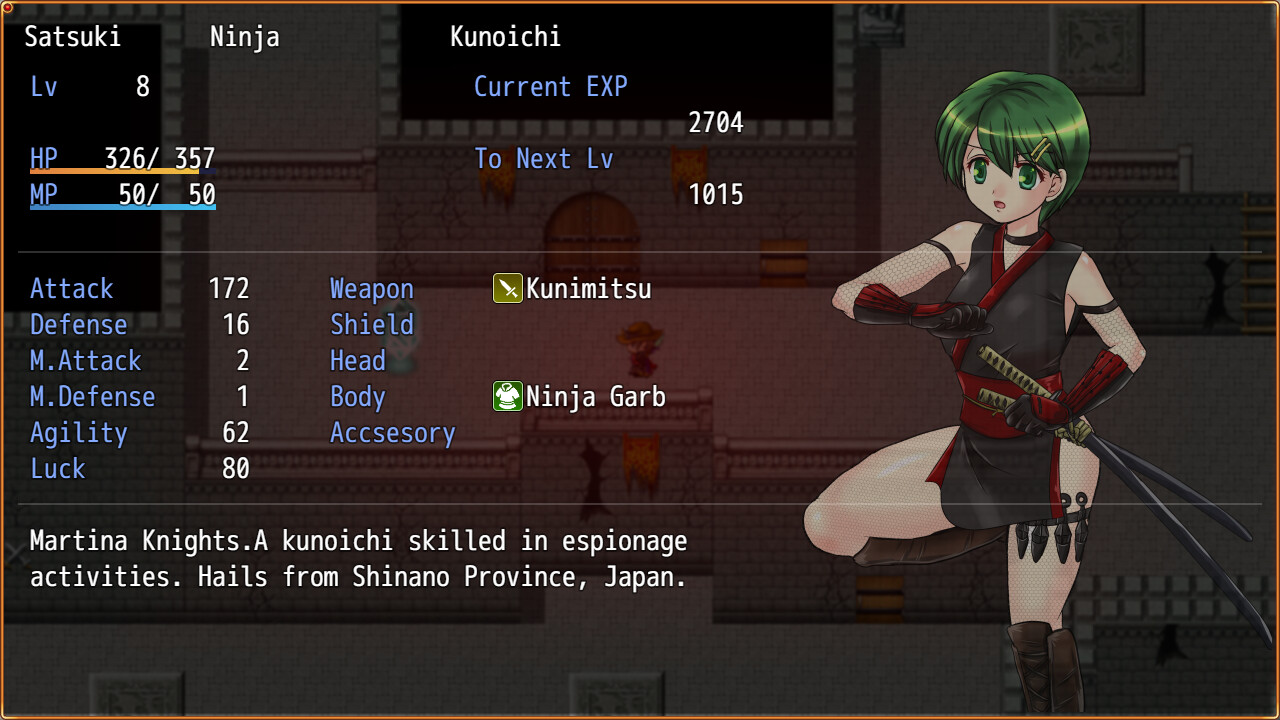1280x720 pixels.
Task: Select the Ninja class label
Action: (245, 37)
